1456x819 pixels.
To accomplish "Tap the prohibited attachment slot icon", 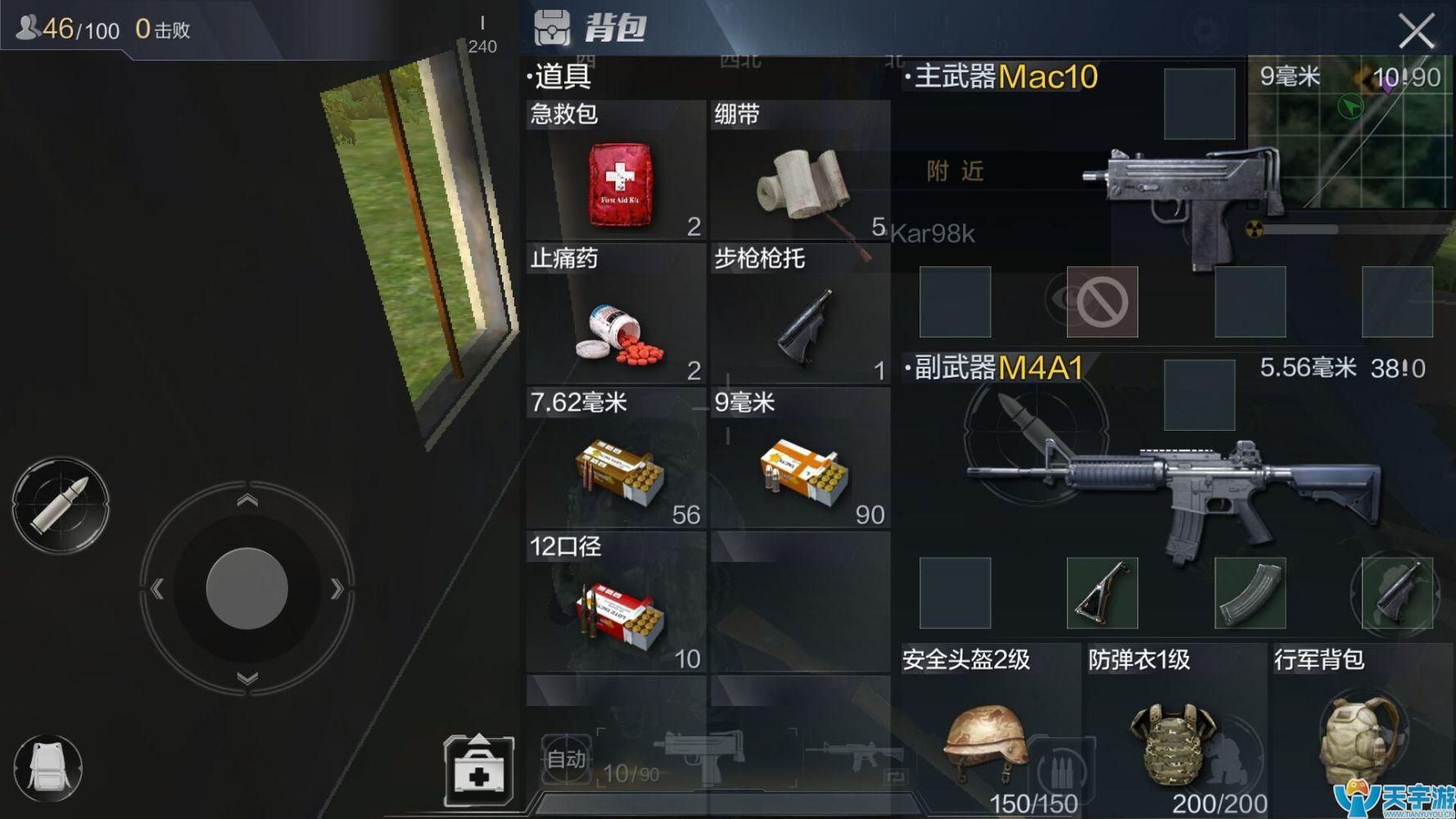I will 1103,301.
